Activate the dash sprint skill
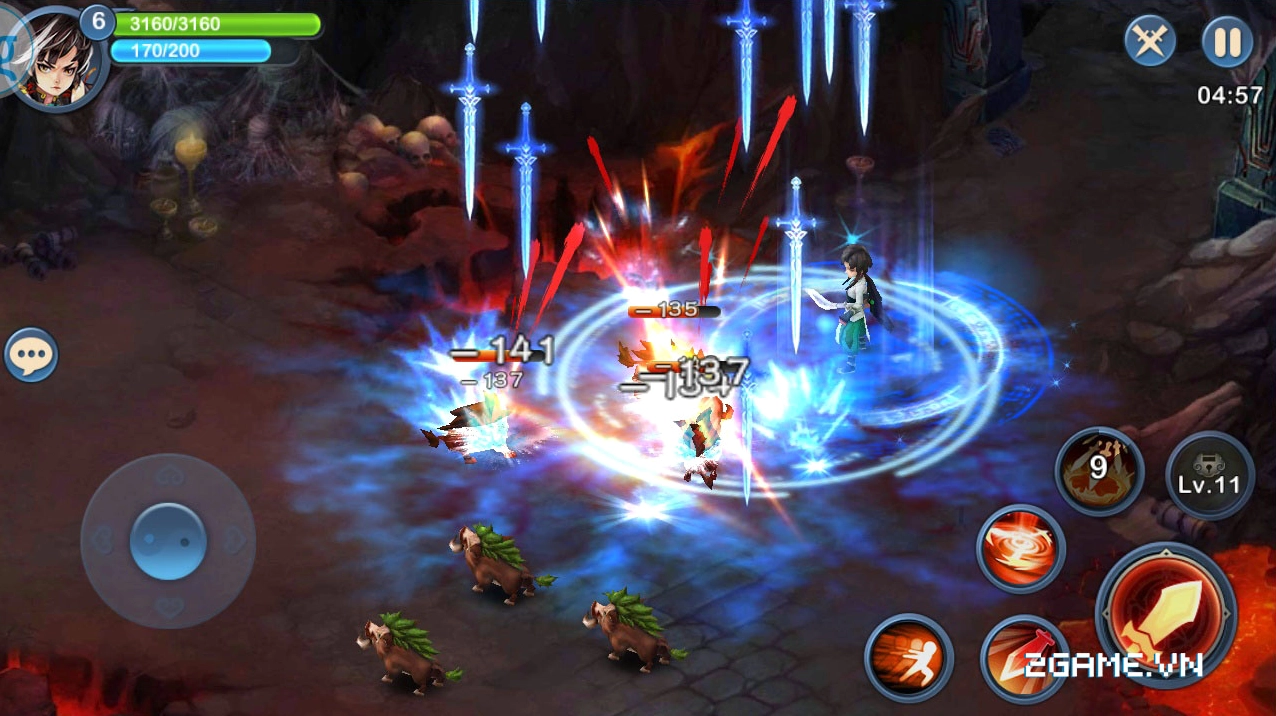Image resolution: width=1276 pixels, height=716 pixels. pyautogui.click(x=909, y=658)
